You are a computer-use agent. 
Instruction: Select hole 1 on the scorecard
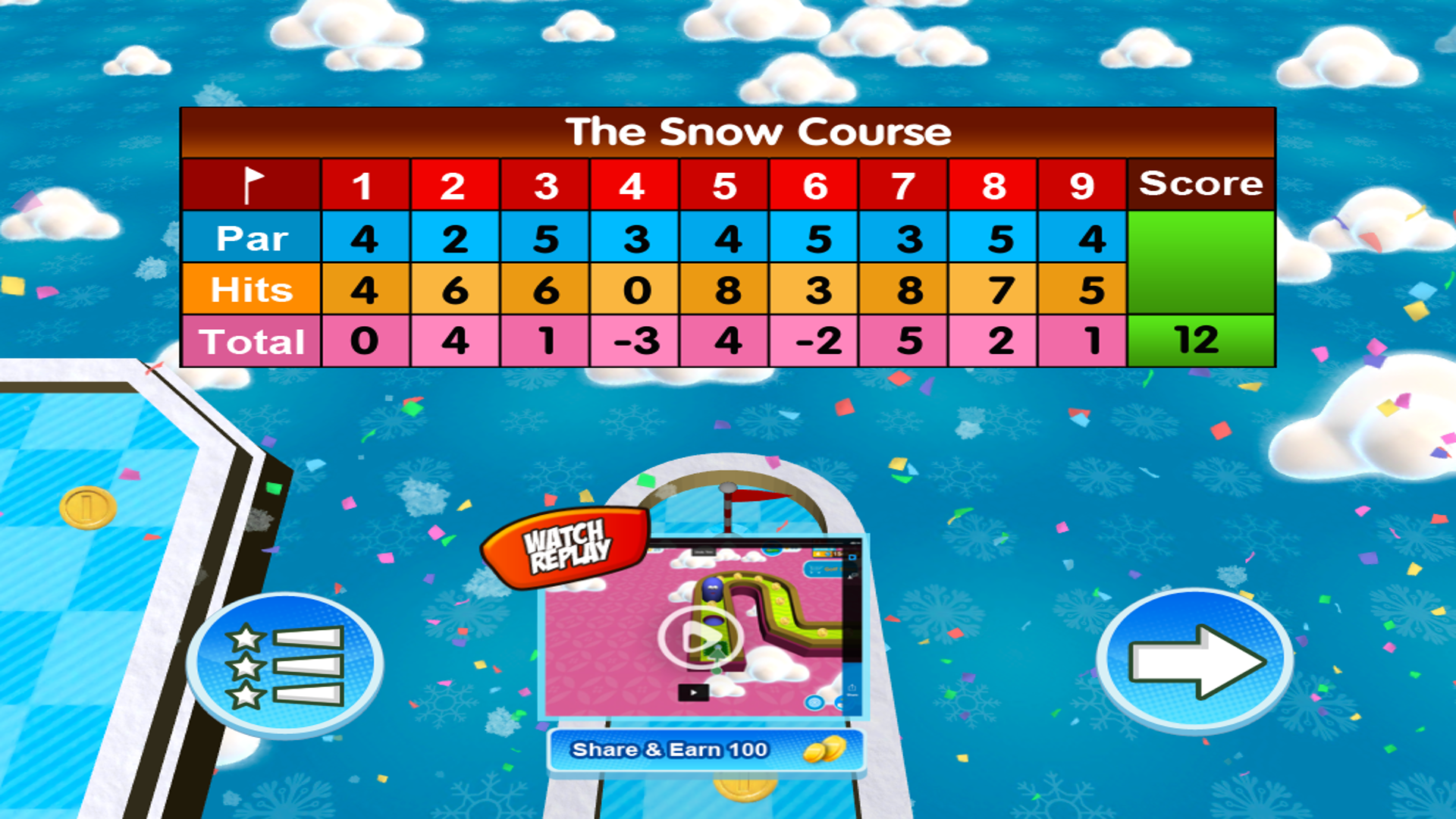tap(364, 184)
